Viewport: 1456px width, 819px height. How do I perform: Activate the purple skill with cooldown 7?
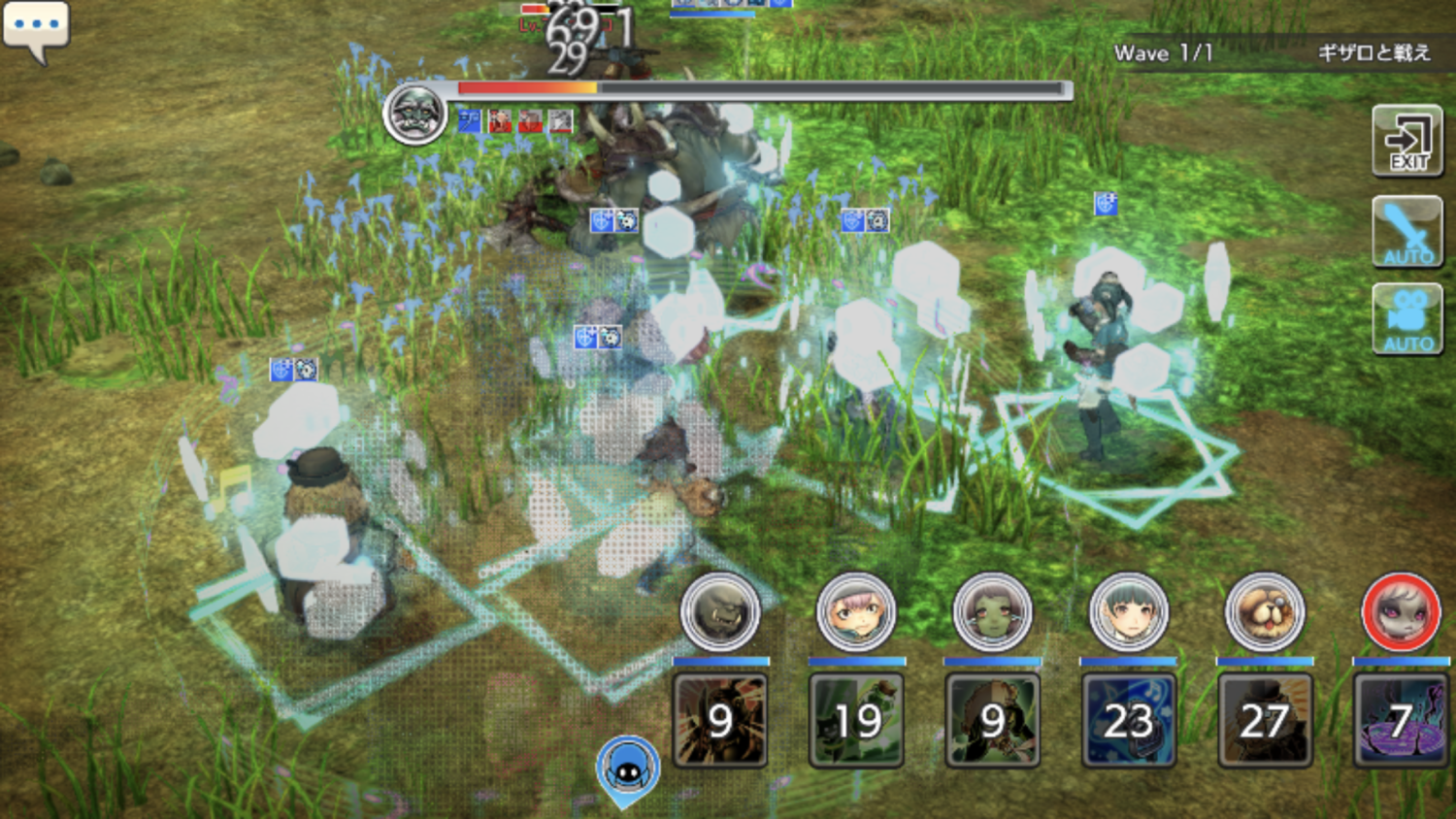coord(1400,720)
